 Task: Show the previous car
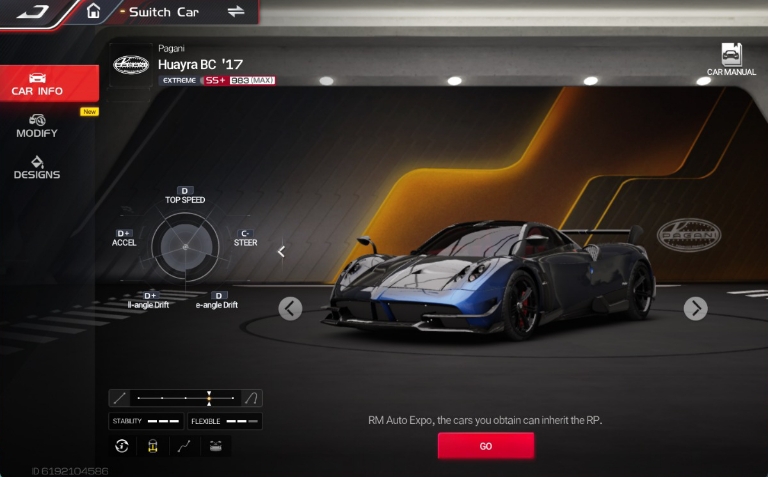(x=290, y=308)
